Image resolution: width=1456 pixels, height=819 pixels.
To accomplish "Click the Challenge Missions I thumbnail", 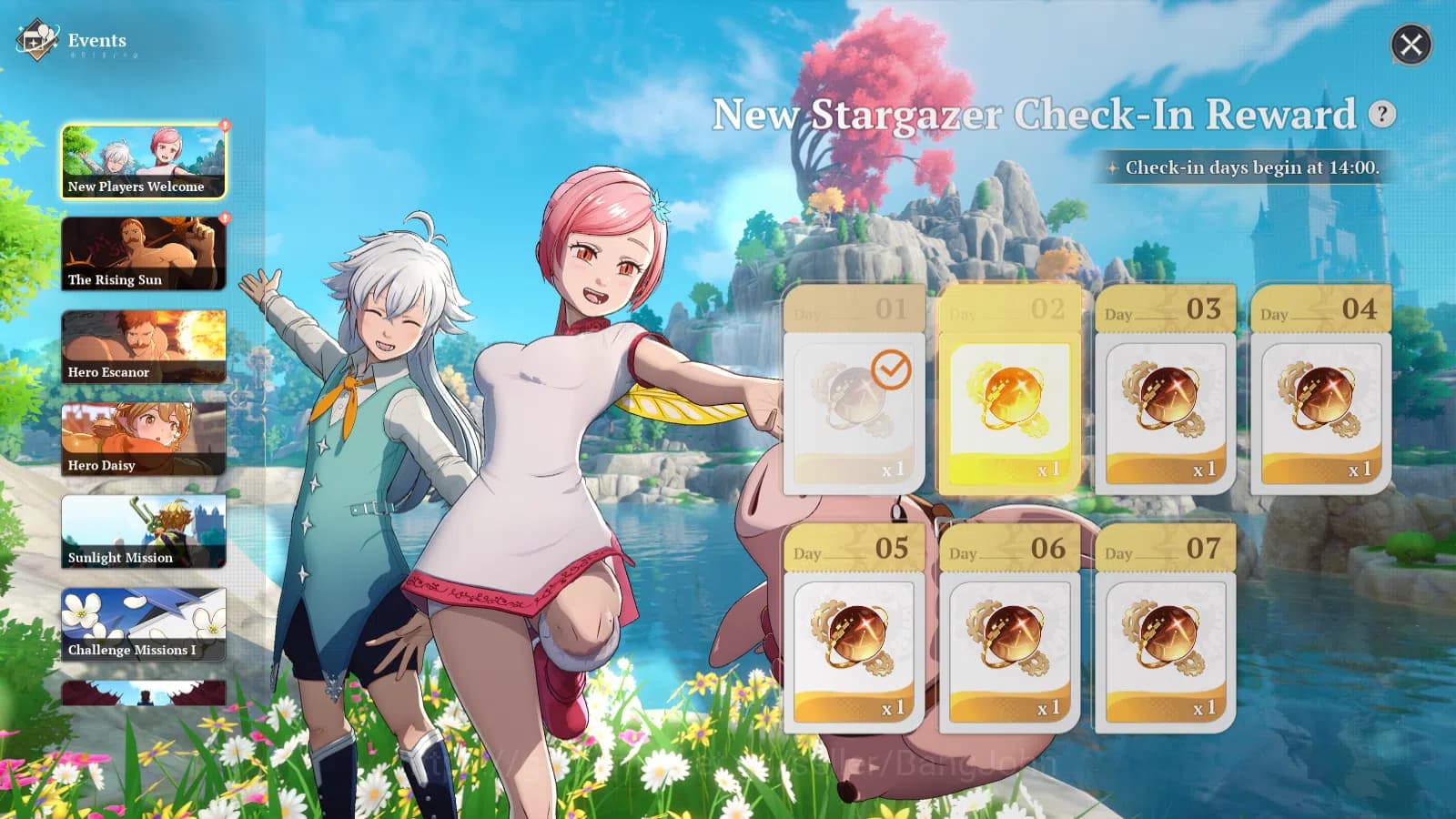I will coord(142,622).
